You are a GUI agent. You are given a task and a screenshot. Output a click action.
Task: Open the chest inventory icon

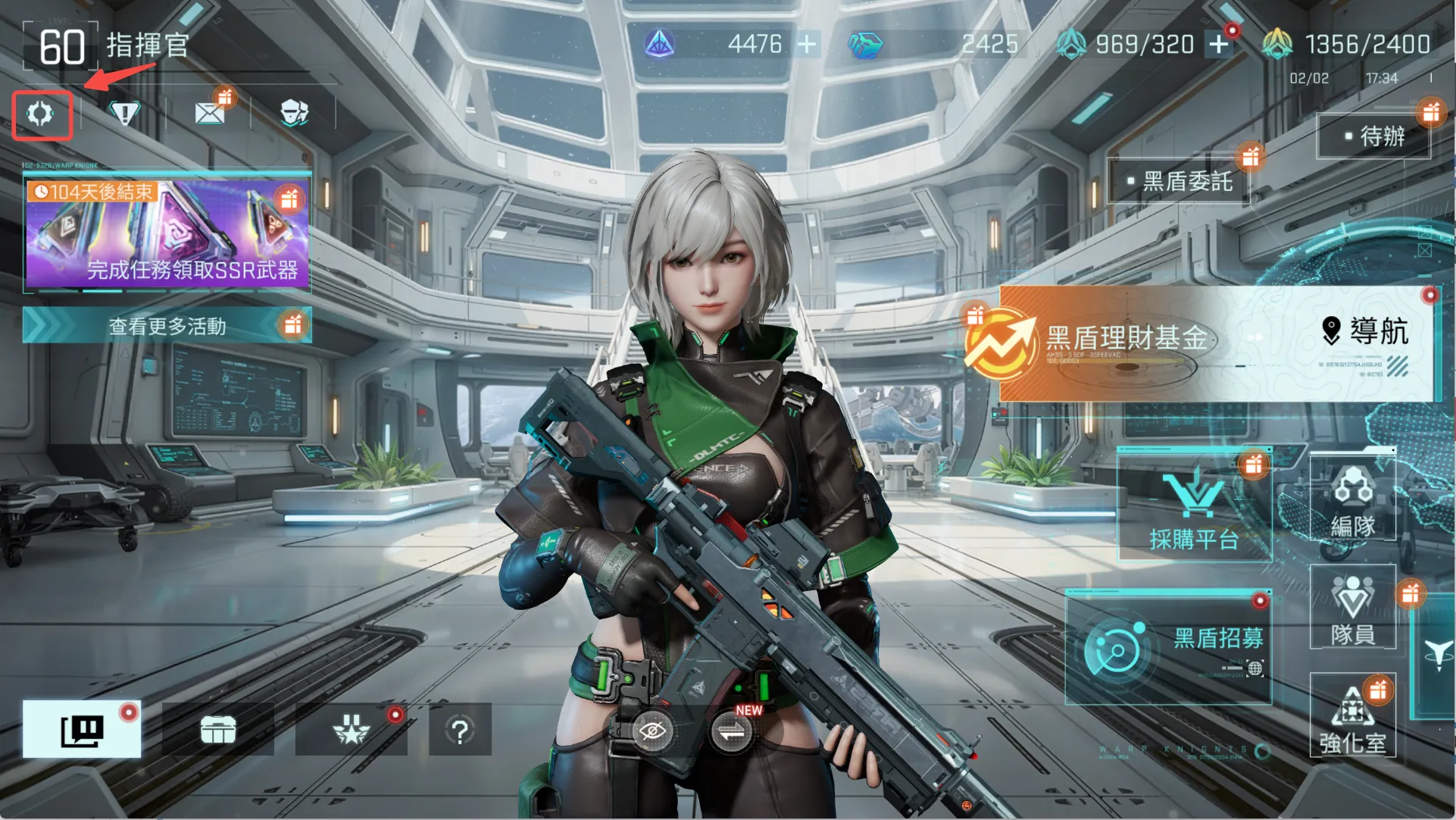pyautogui.click(x=218, y=730)
